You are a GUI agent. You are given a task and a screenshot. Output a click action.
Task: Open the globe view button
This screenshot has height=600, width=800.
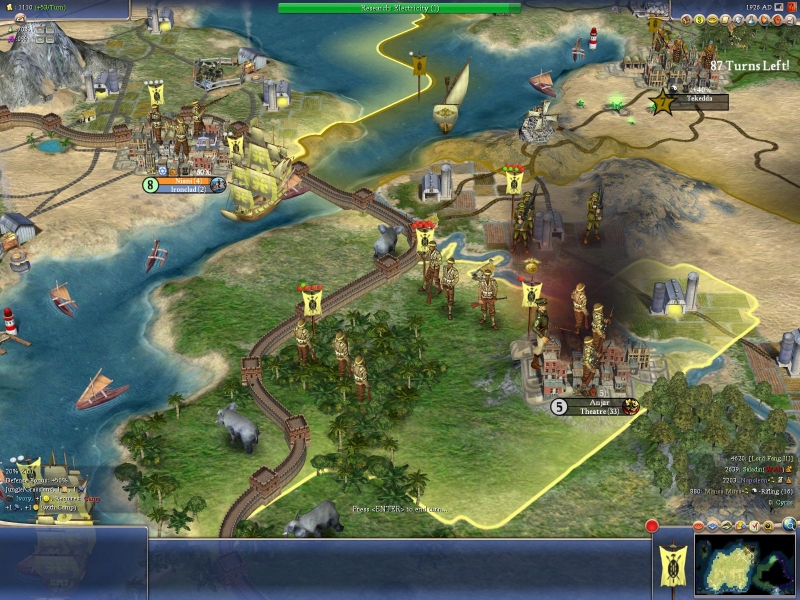pyautogui.click(x=788, y=523)
